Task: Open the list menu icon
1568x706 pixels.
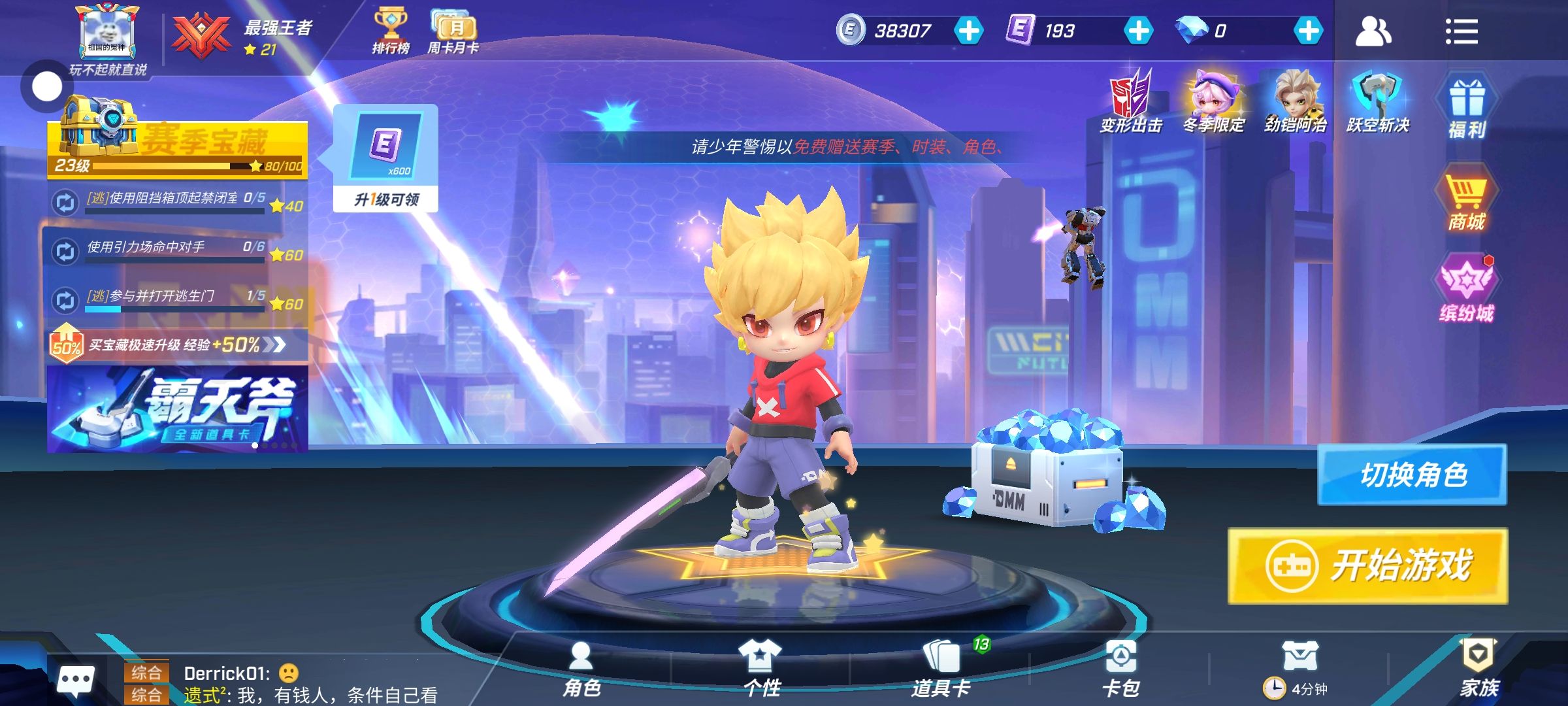Action: pyautogui.click(x=1461, y=31)
